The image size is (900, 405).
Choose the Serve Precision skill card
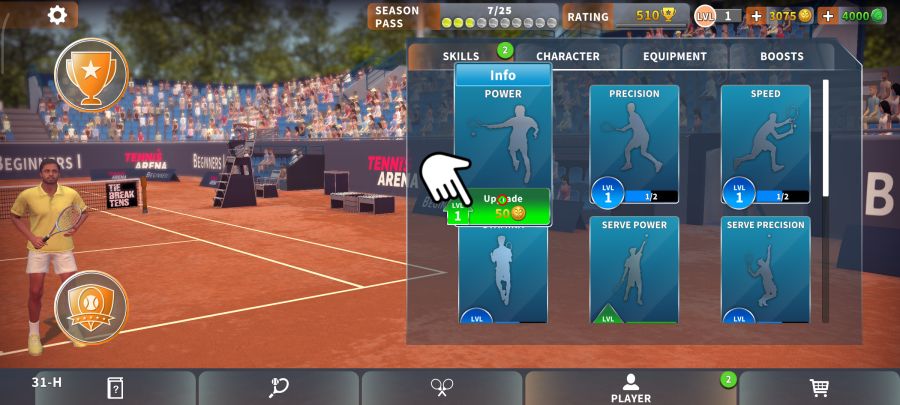click(765, 269)
